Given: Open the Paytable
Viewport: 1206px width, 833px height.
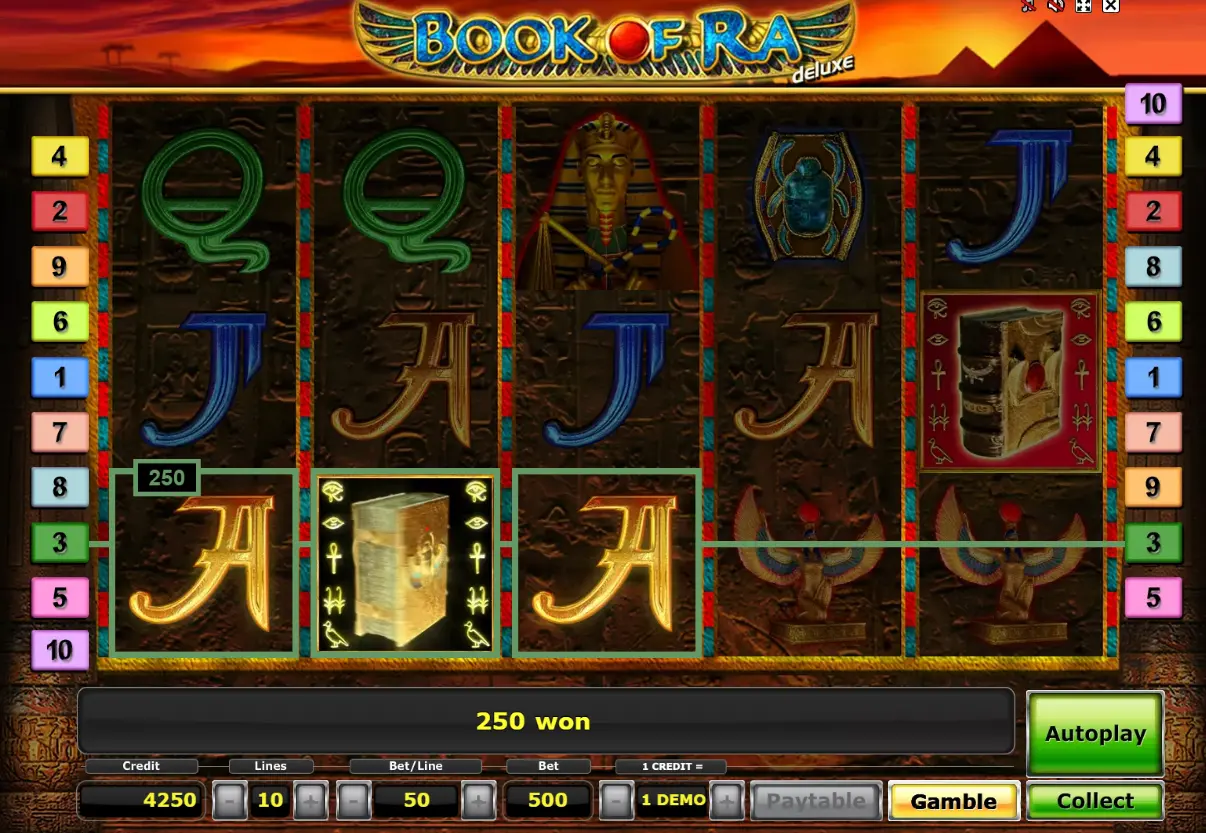Looking at the screenshot, I should (x=816, y=801).
